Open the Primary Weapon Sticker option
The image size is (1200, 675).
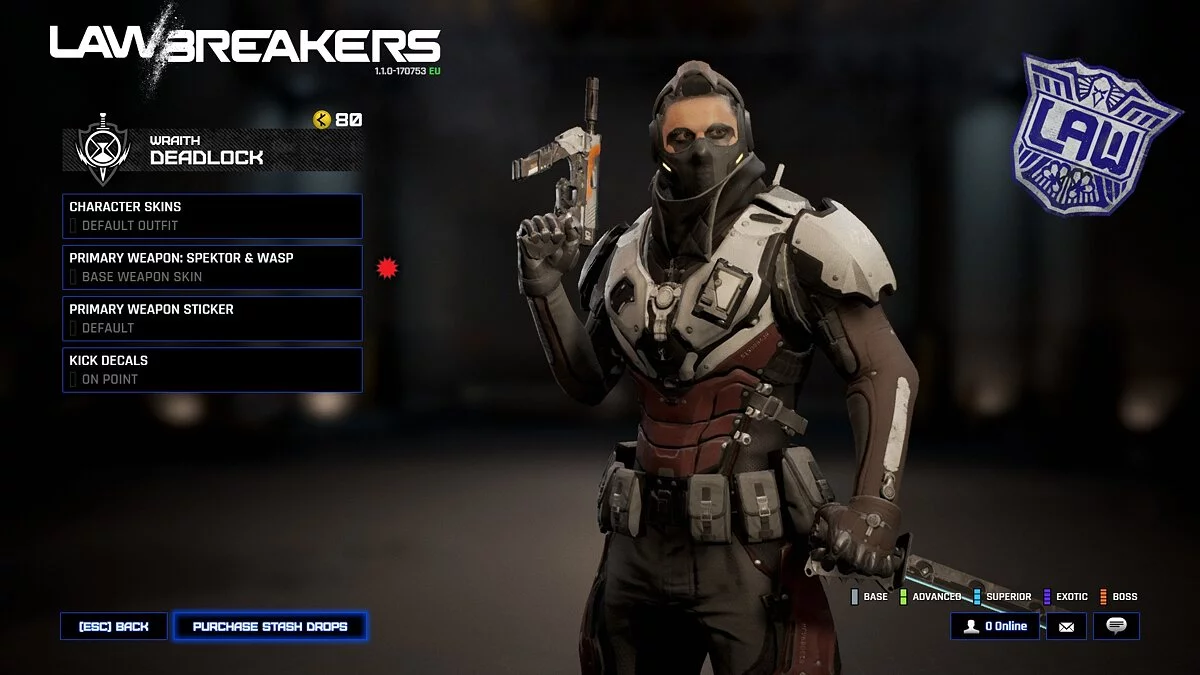point(212,318)
